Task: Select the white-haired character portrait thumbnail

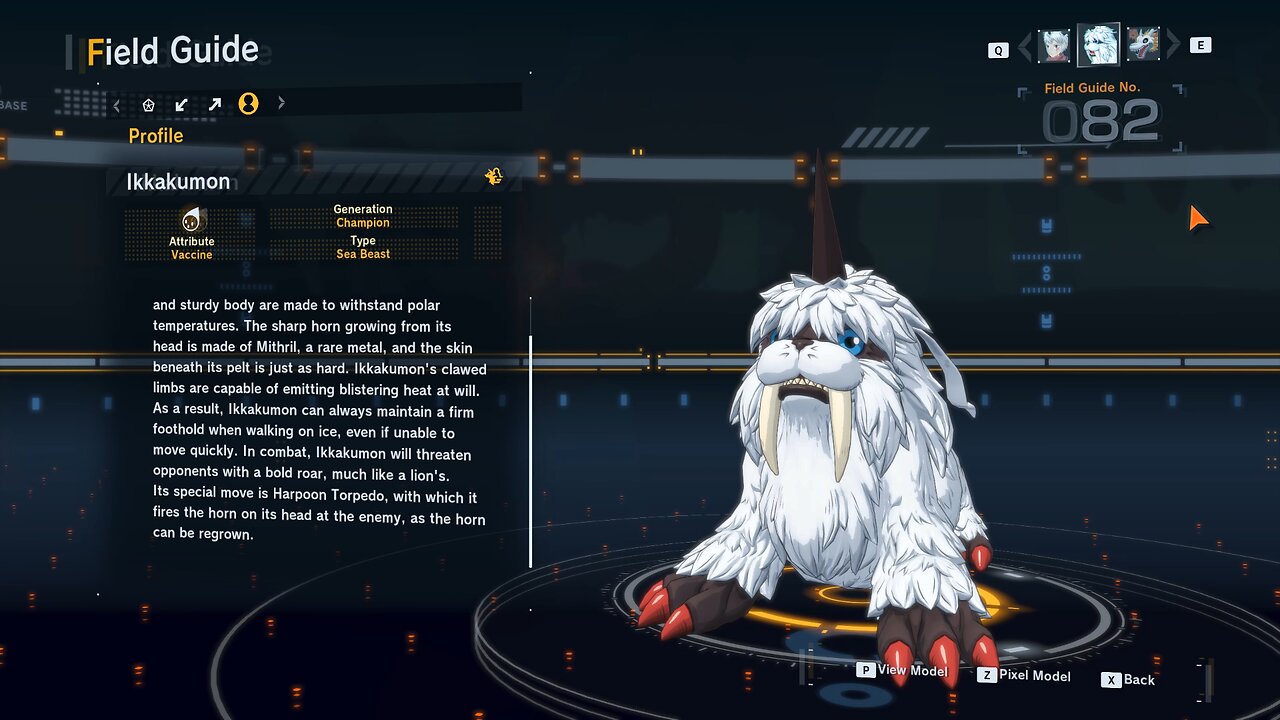Action: point(1054,45)
